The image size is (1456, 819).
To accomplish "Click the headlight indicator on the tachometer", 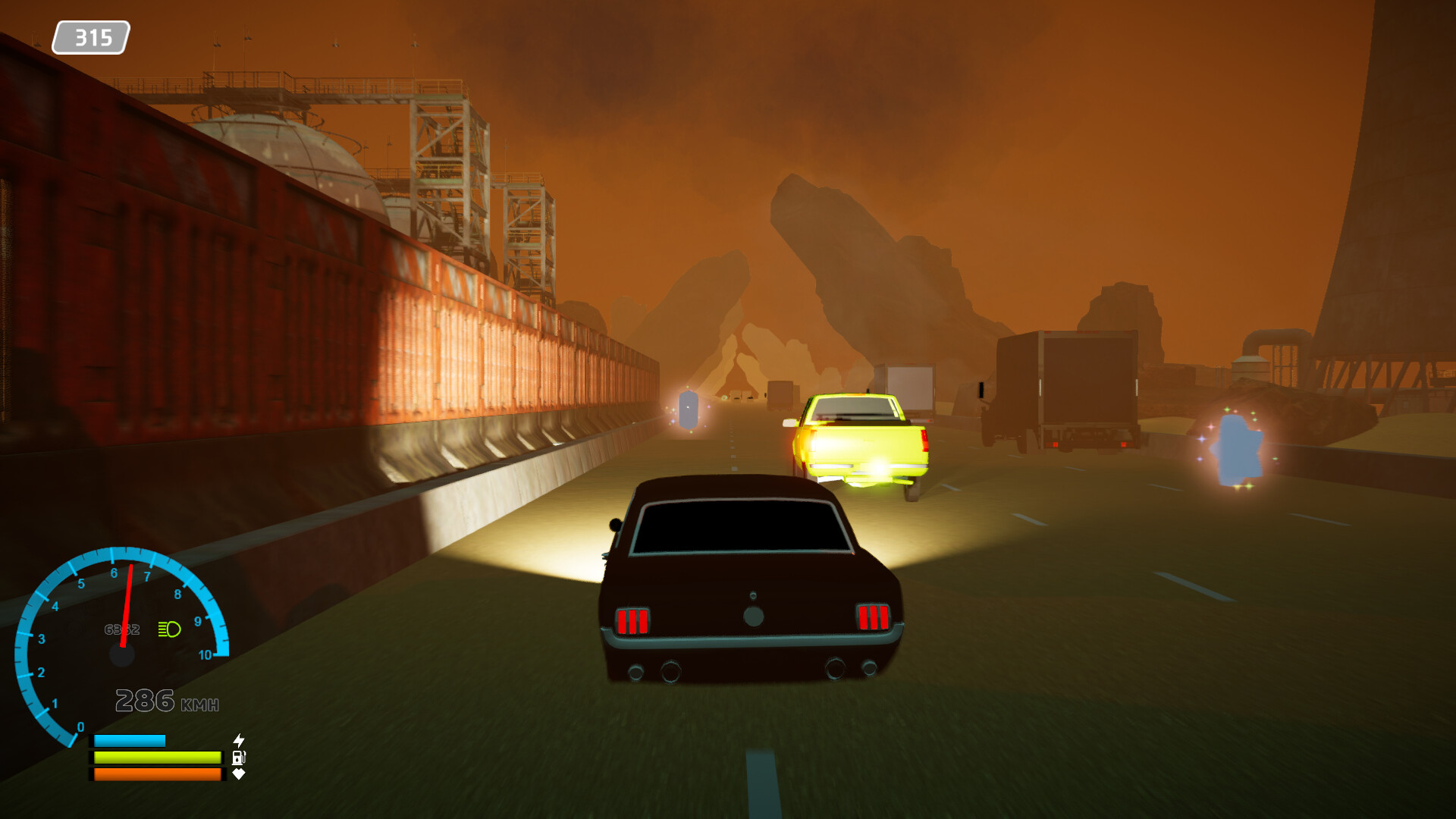I will pyautogui.click(x=168, y=628).
